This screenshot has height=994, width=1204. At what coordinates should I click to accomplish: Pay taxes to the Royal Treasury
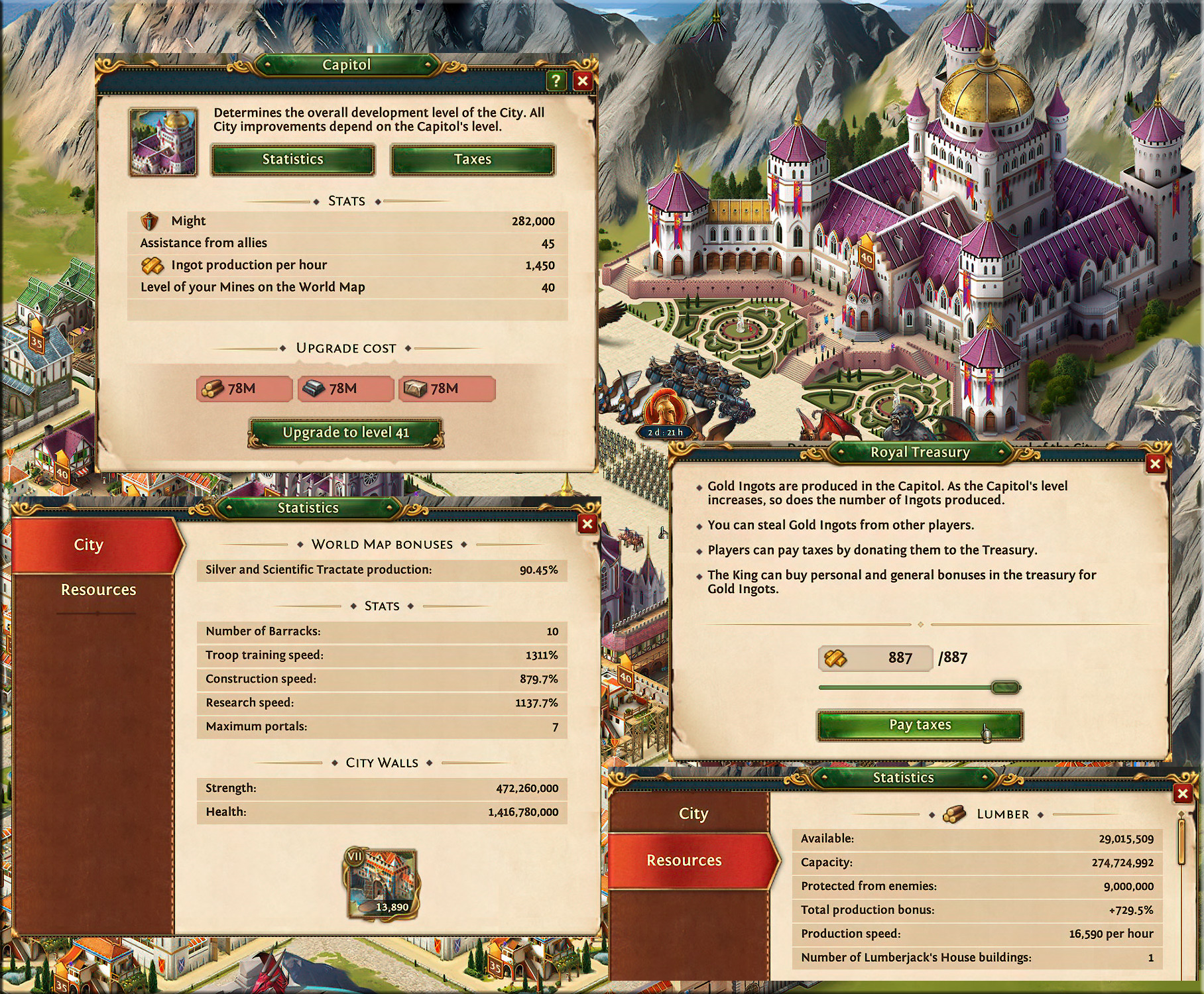920,725
